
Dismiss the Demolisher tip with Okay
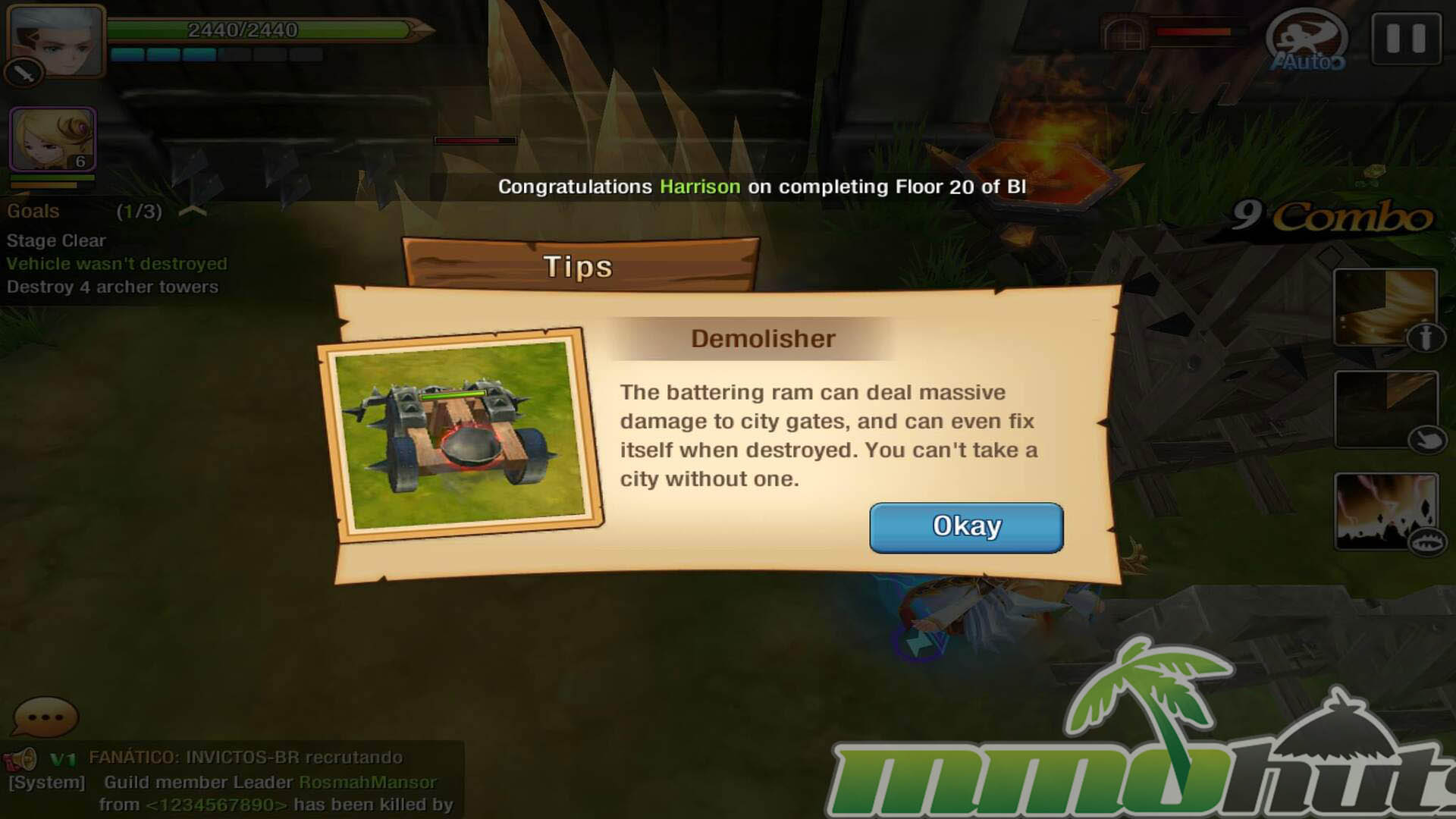[x=965, y=527]
